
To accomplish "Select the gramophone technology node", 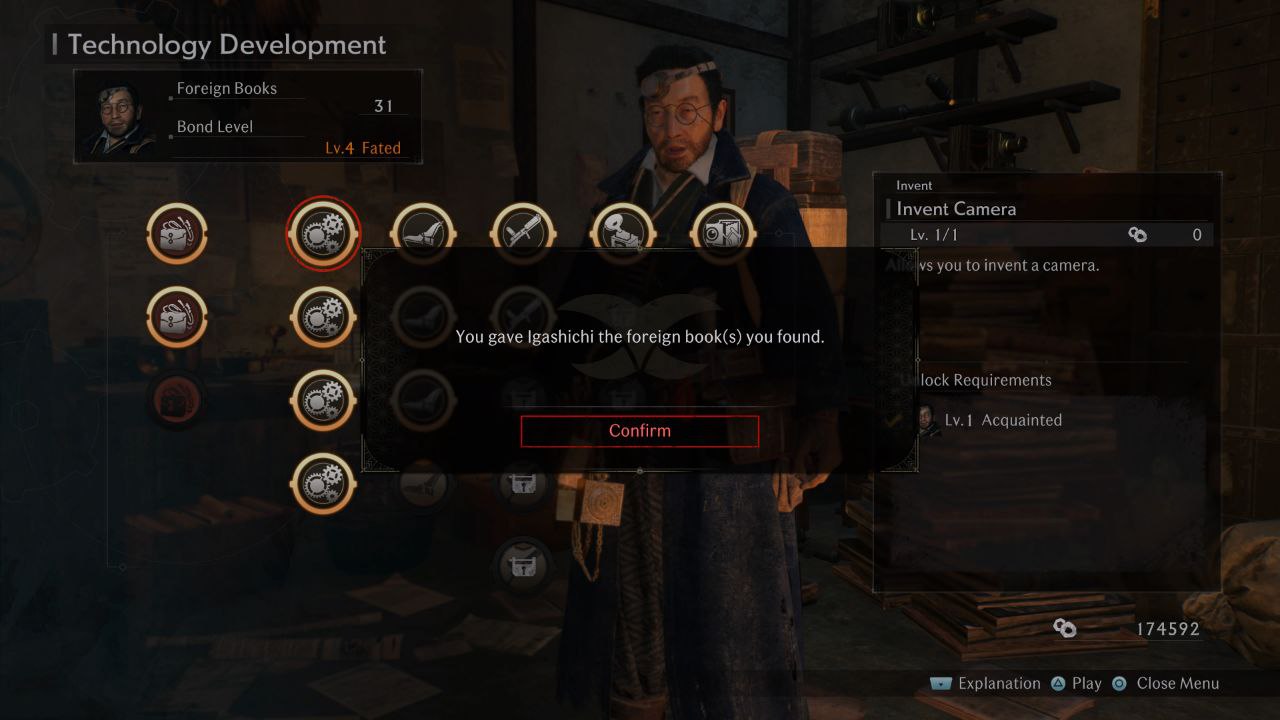I will [622, 231].
